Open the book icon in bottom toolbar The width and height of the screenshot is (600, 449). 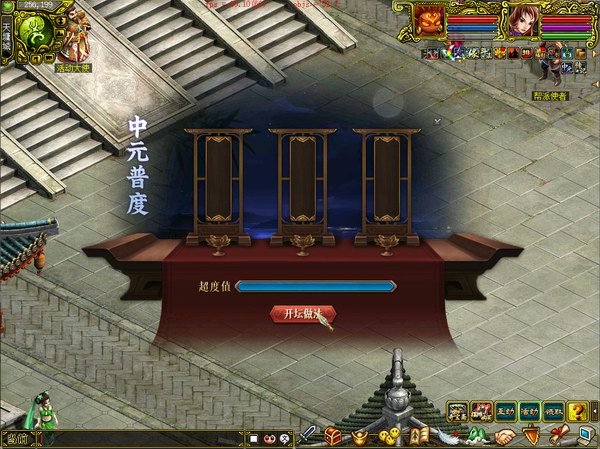(x=421, y=436)
